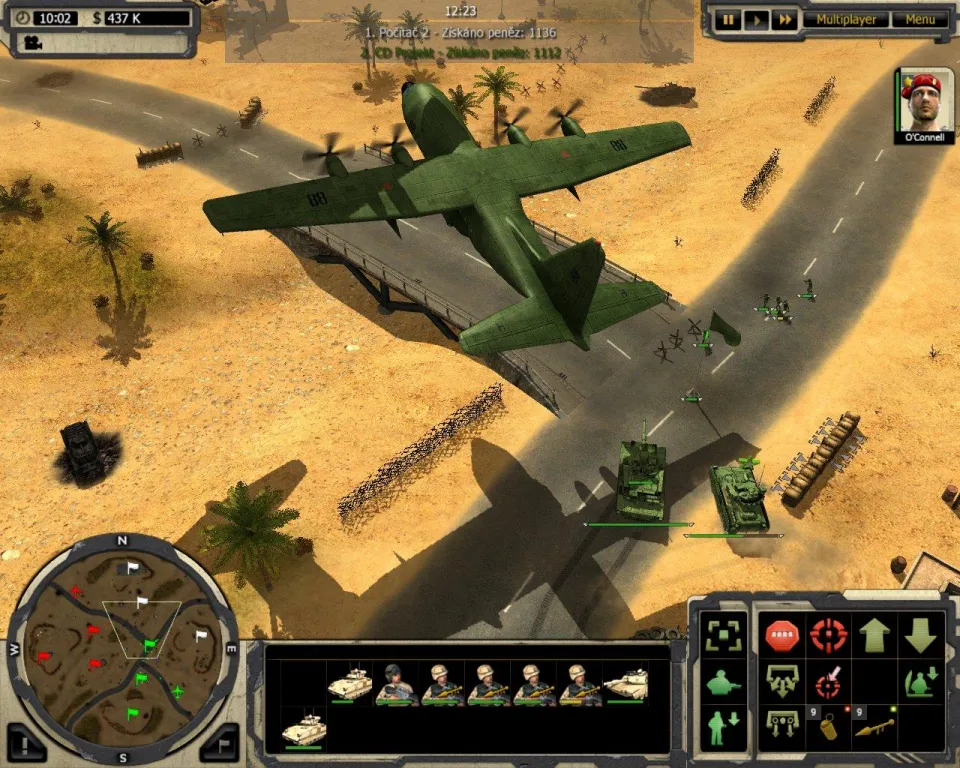Open the Multiplayer panel
This screenshot has width=960, height=768.
tap(846, 20)
